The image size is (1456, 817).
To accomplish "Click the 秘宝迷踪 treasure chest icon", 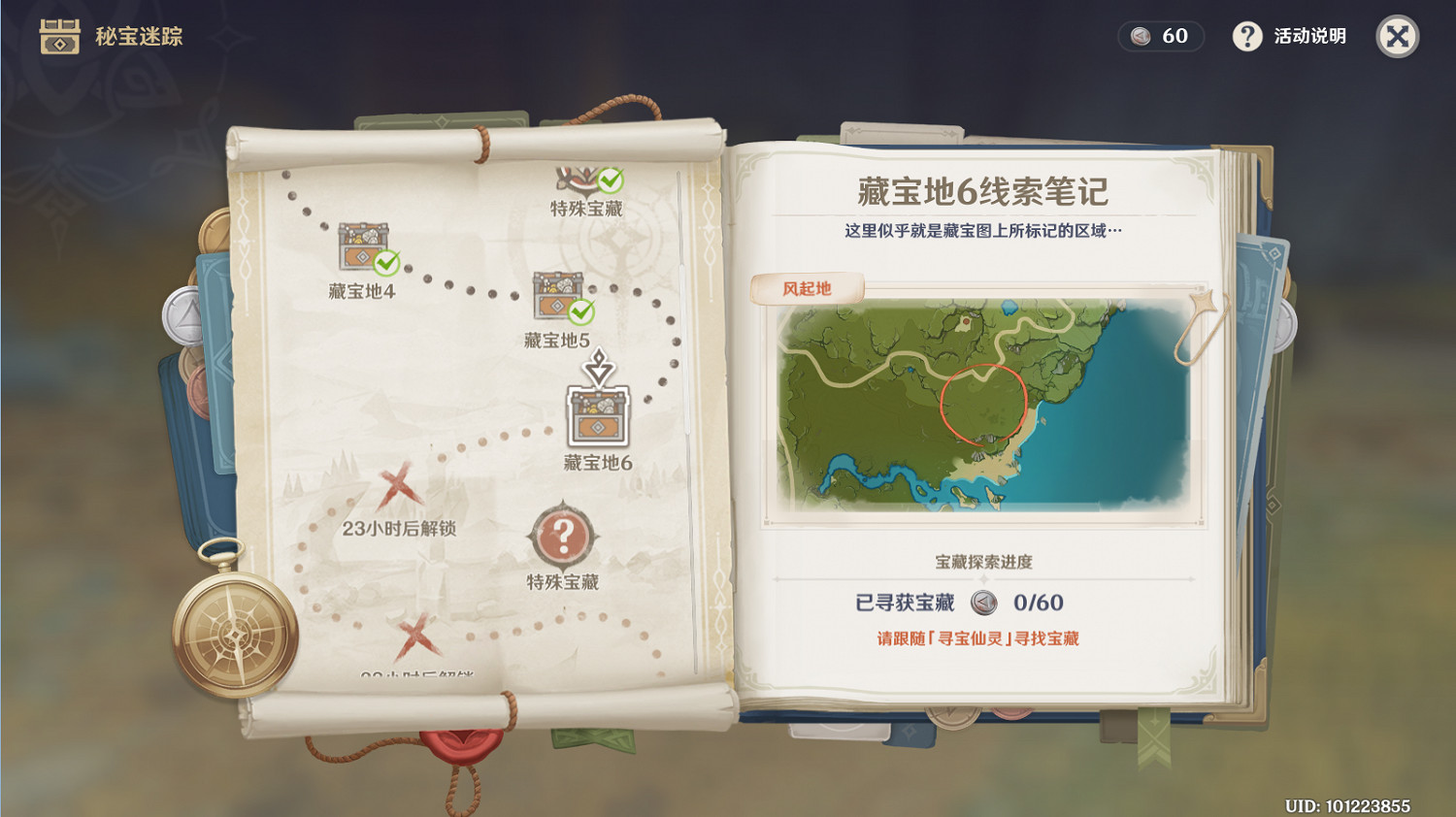I will (58, 36).
